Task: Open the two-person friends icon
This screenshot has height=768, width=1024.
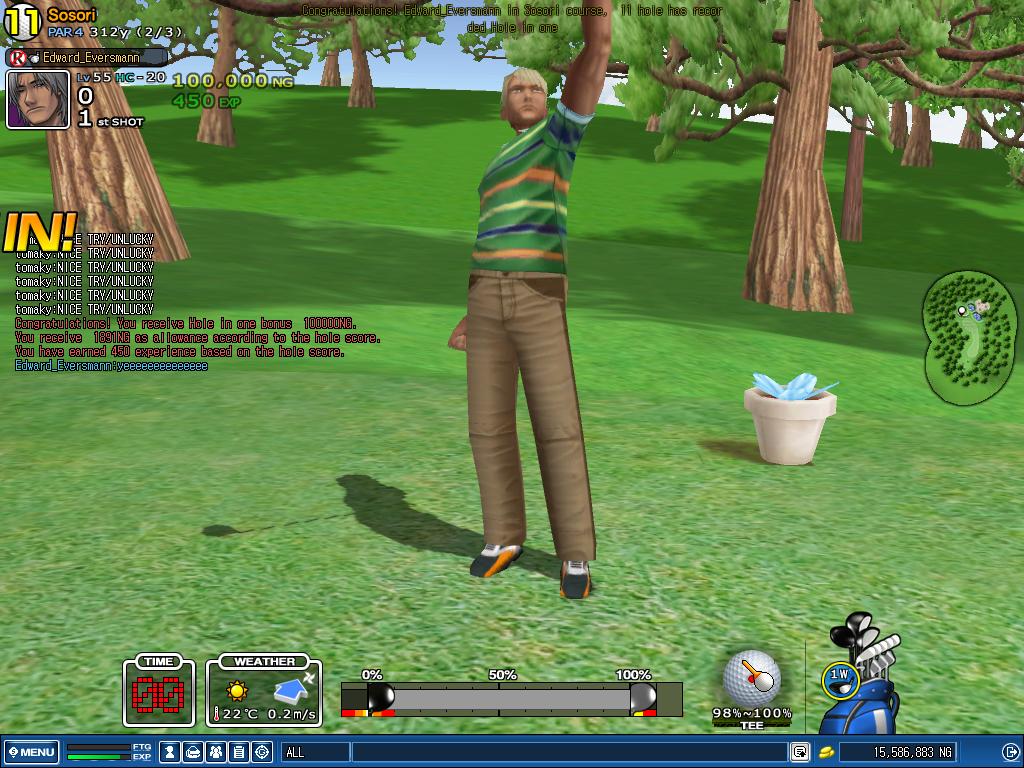Action: click(x=216, y=752)
